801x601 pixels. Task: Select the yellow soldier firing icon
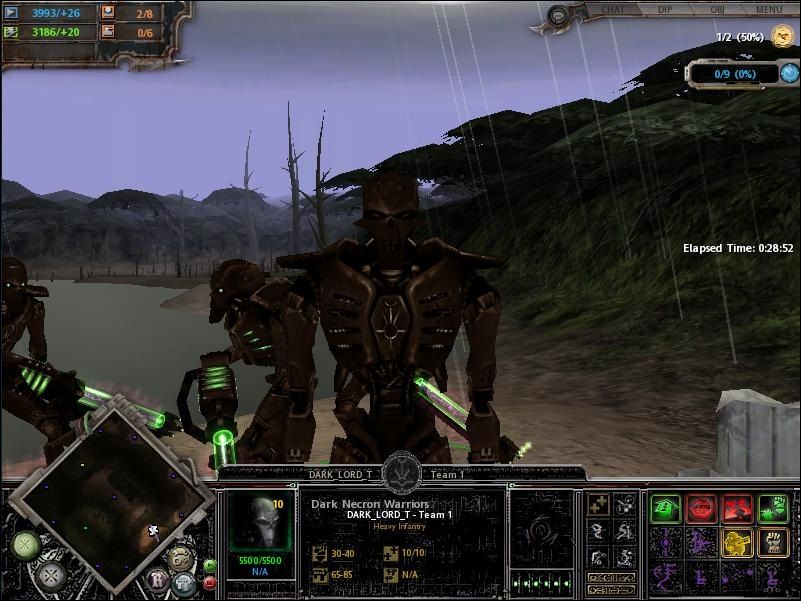tap(736, 543)
